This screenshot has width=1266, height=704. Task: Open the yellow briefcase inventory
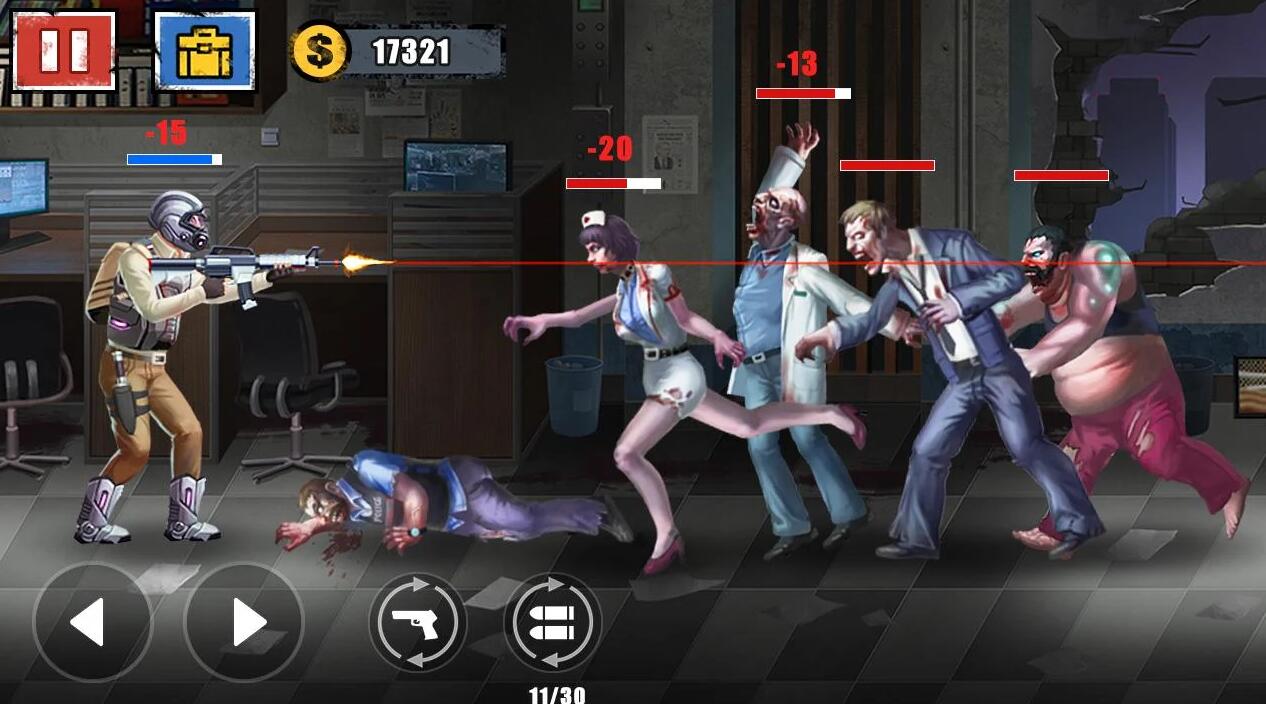coord(205,51)
